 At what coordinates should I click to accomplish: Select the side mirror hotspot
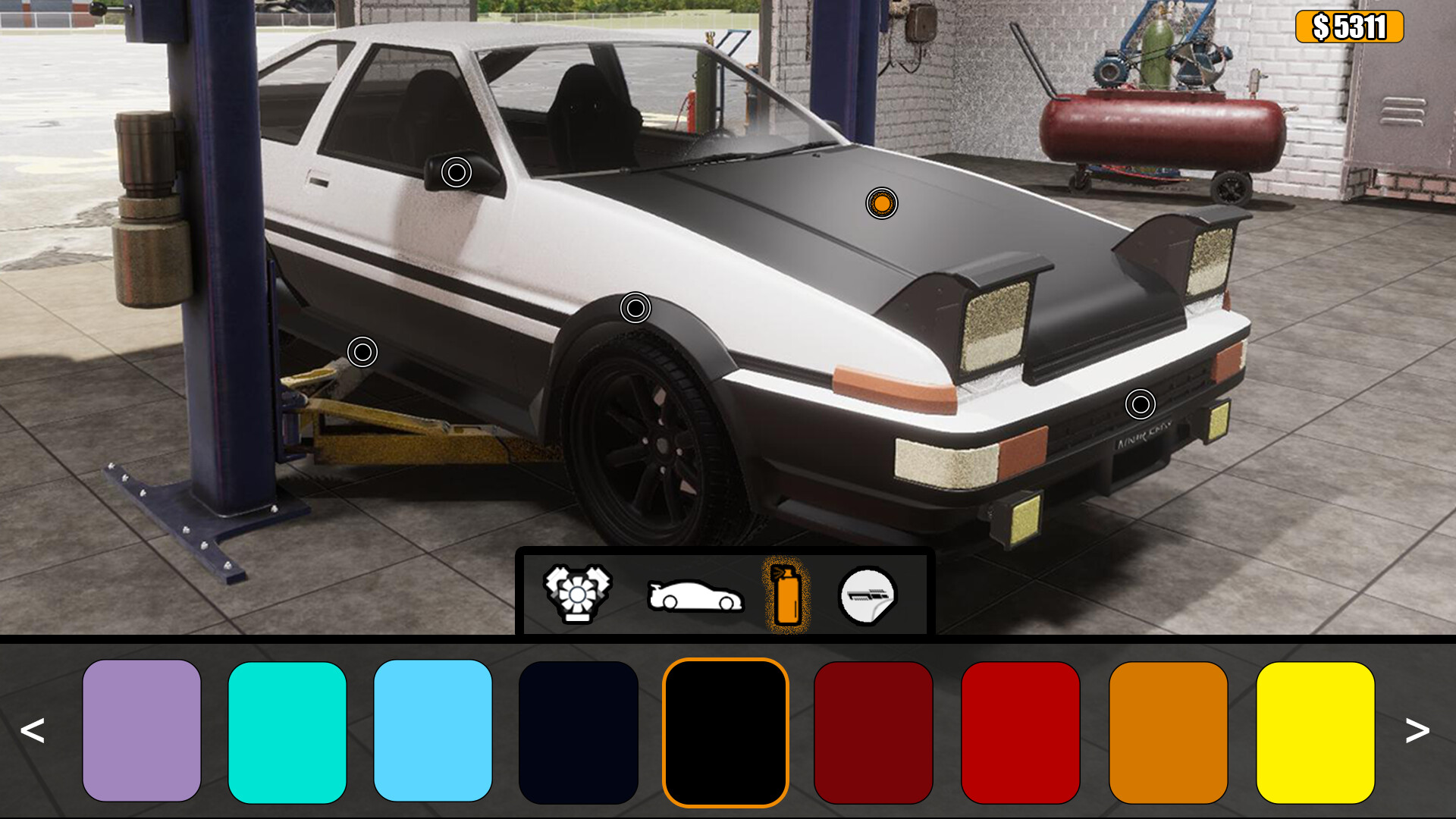[x=455, y=173]
